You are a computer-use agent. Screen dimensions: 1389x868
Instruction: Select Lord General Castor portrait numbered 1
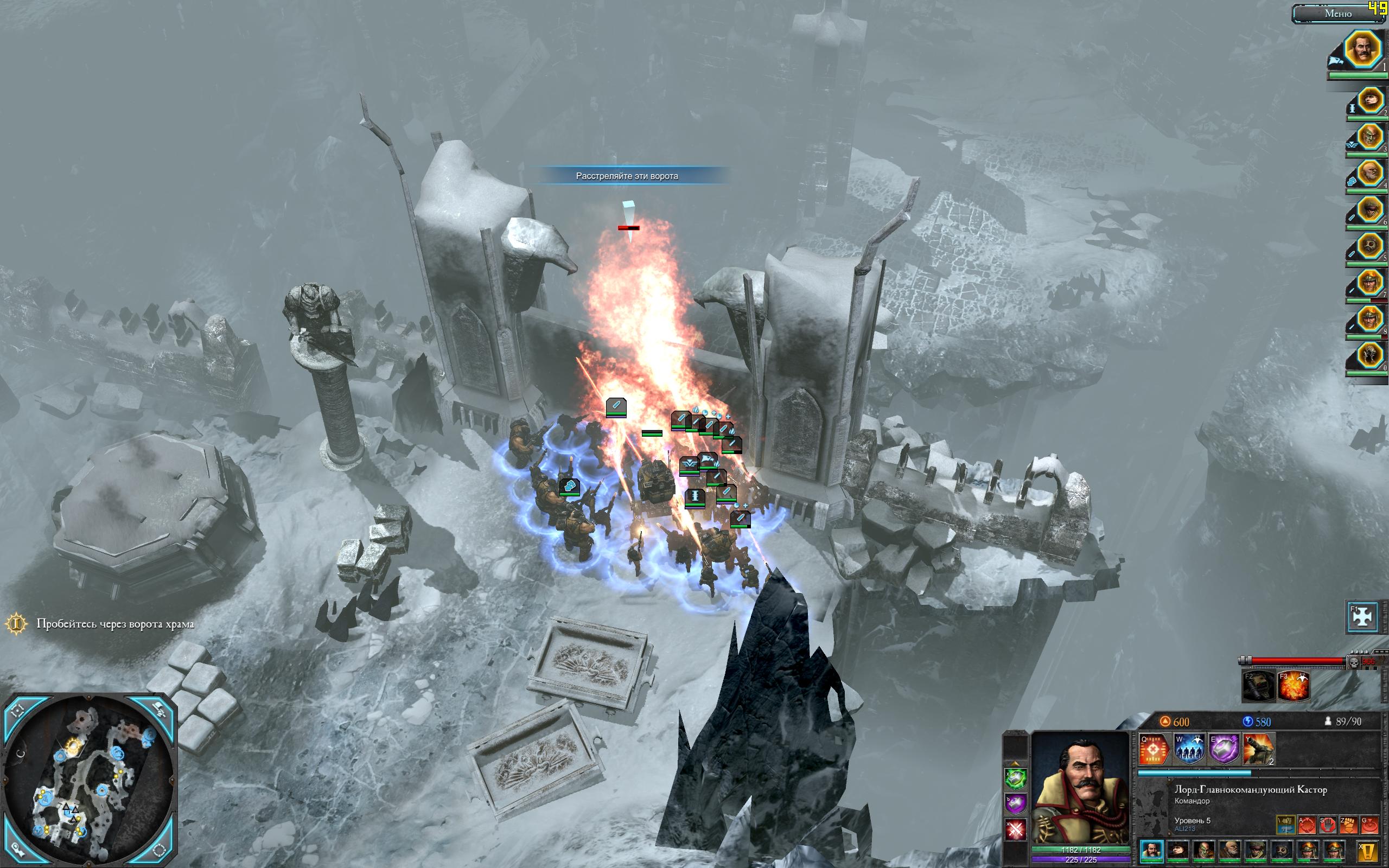click(x=1363, y=49)
